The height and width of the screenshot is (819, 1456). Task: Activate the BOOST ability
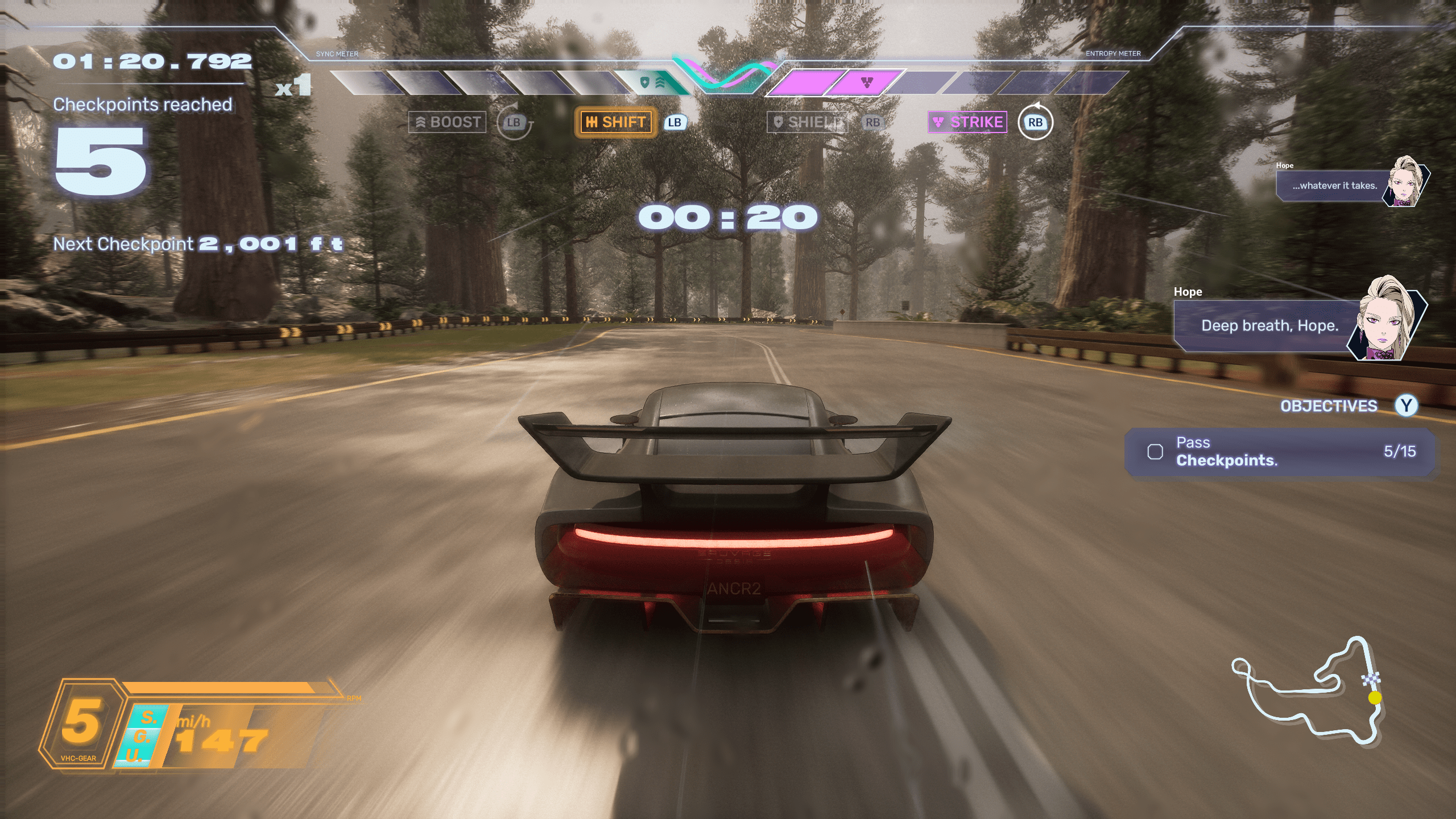pos(448,122)
